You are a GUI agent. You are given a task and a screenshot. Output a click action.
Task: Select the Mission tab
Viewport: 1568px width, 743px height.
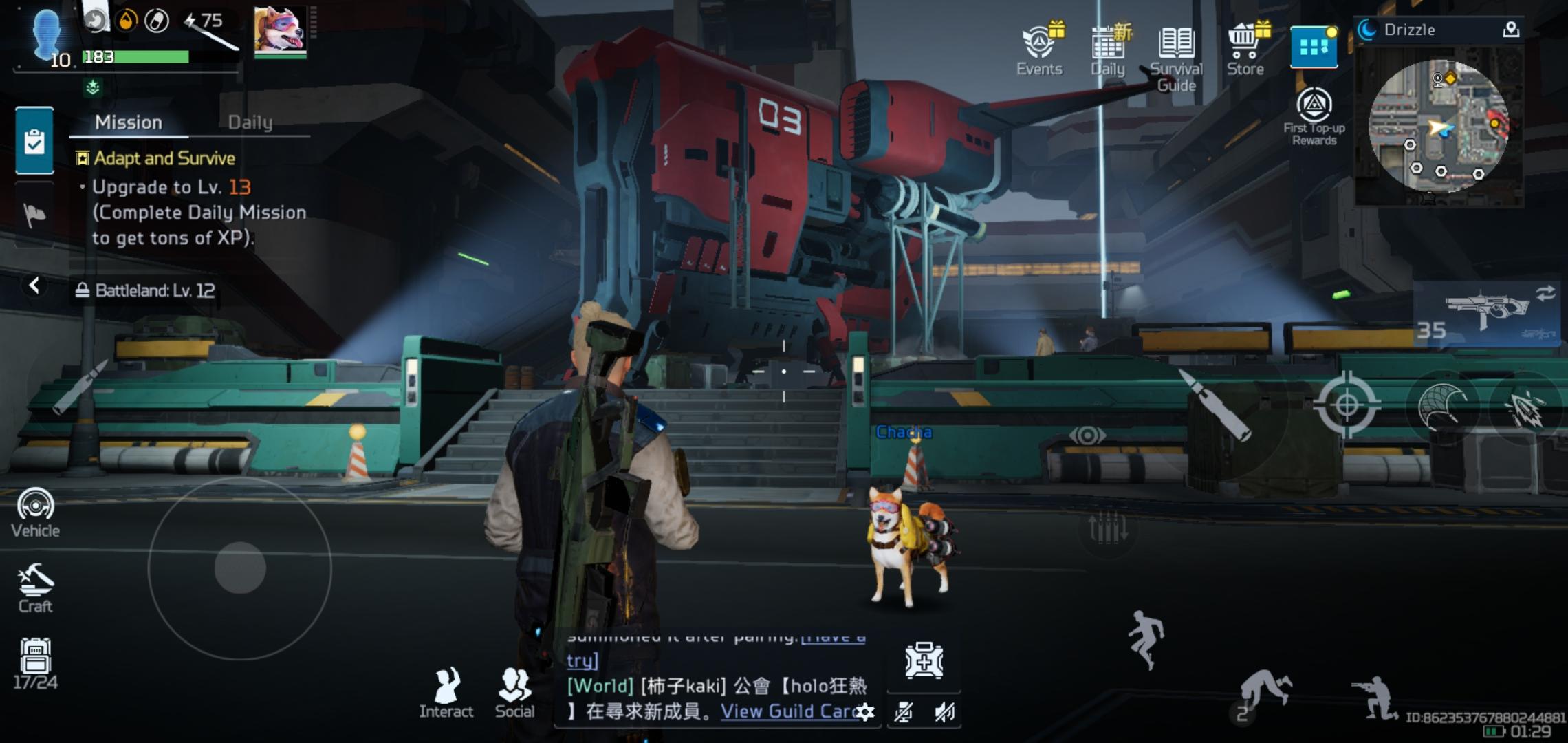[129, 122]
